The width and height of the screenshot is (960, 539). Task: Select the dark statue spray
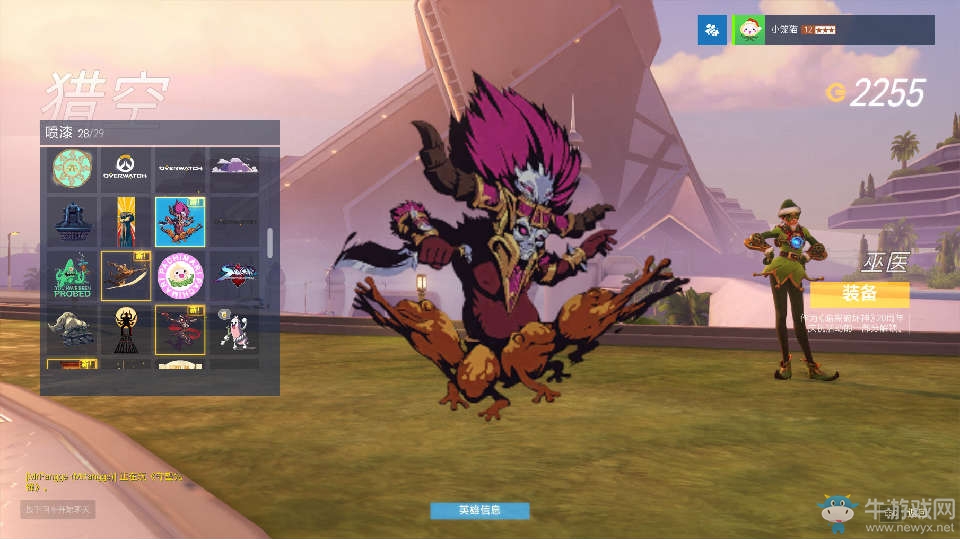pos(72,222)
